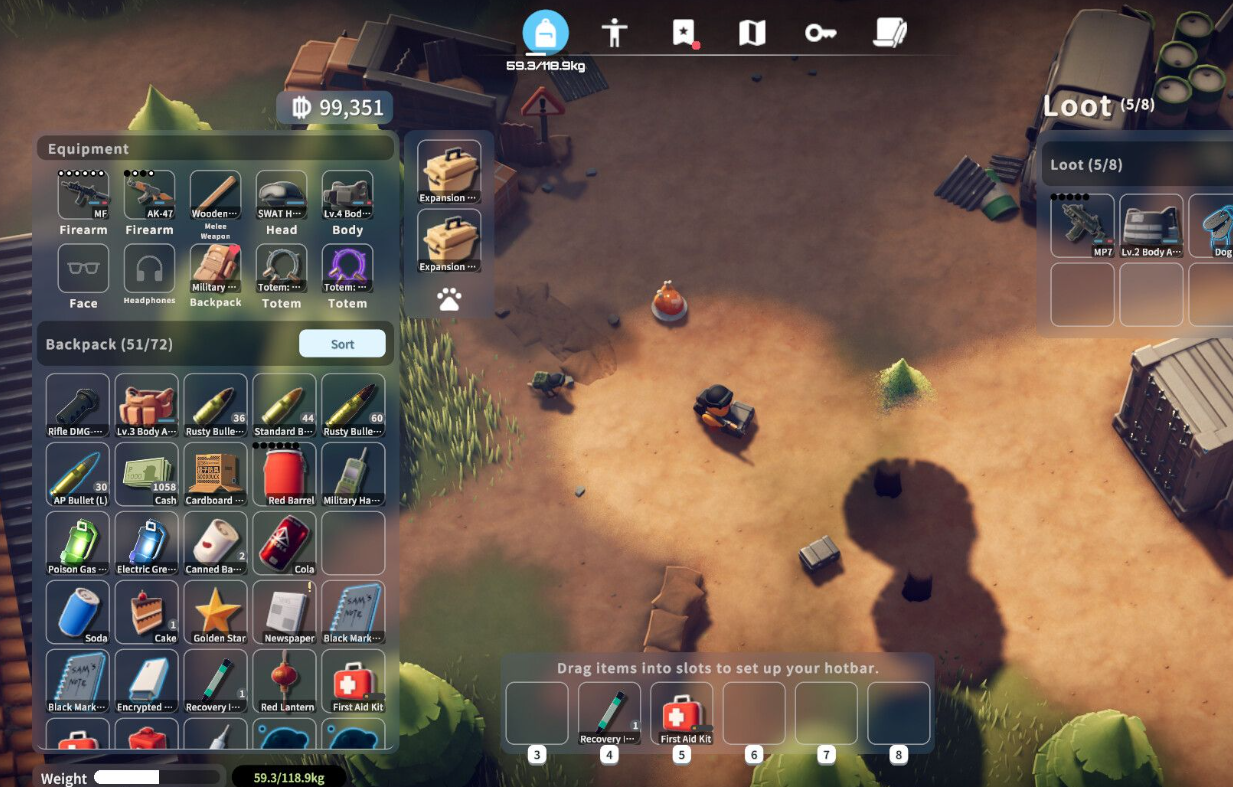1233x787 pixels.
Task: Take the MP7 from loot
Action: pyautogui.click(x=1082, y=226)
